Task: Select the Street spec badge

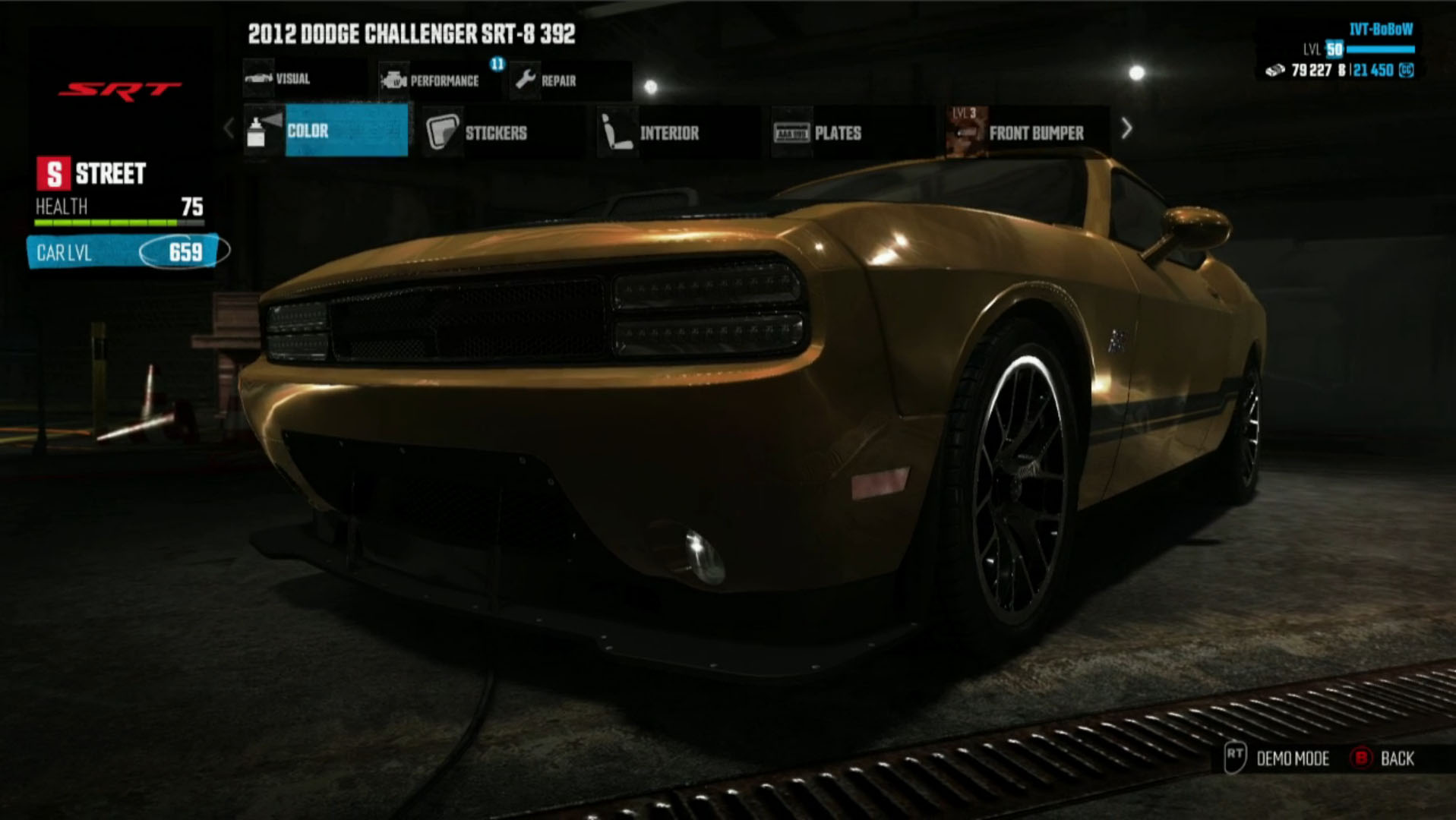Action: tap(91, 174)
